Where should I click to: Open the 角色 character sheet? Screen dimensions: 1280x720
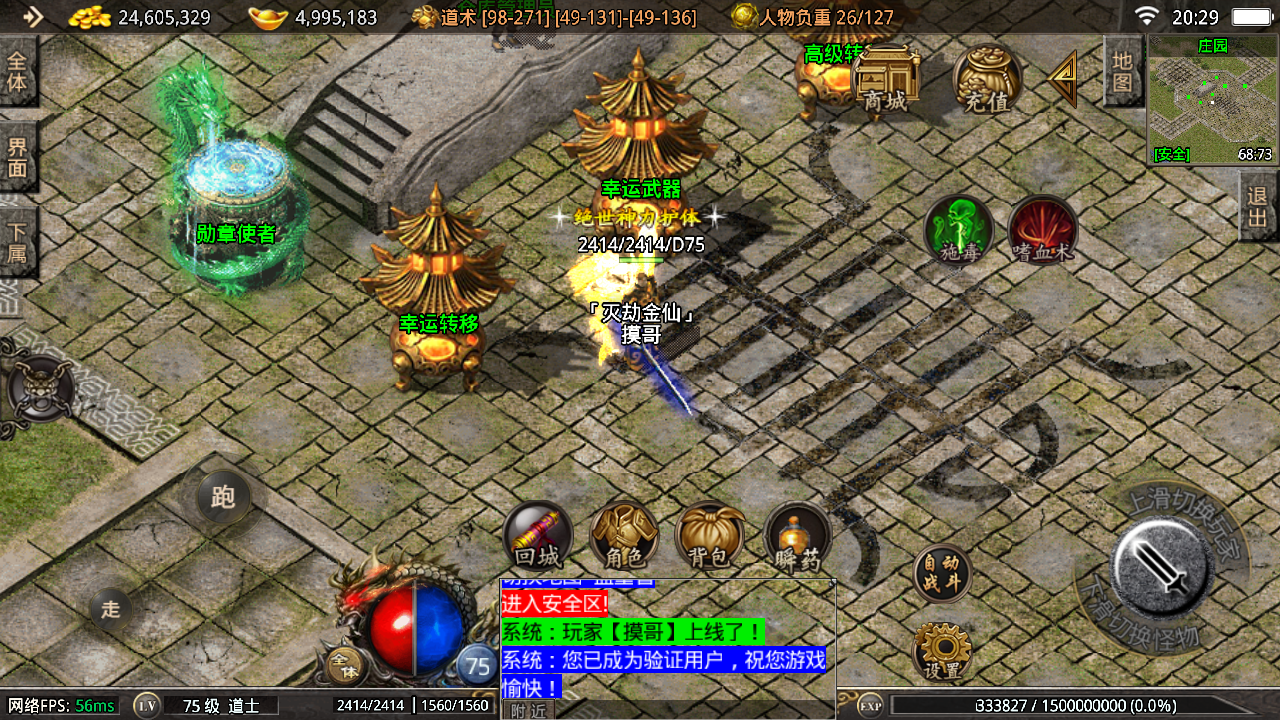[x=623, y=535]
